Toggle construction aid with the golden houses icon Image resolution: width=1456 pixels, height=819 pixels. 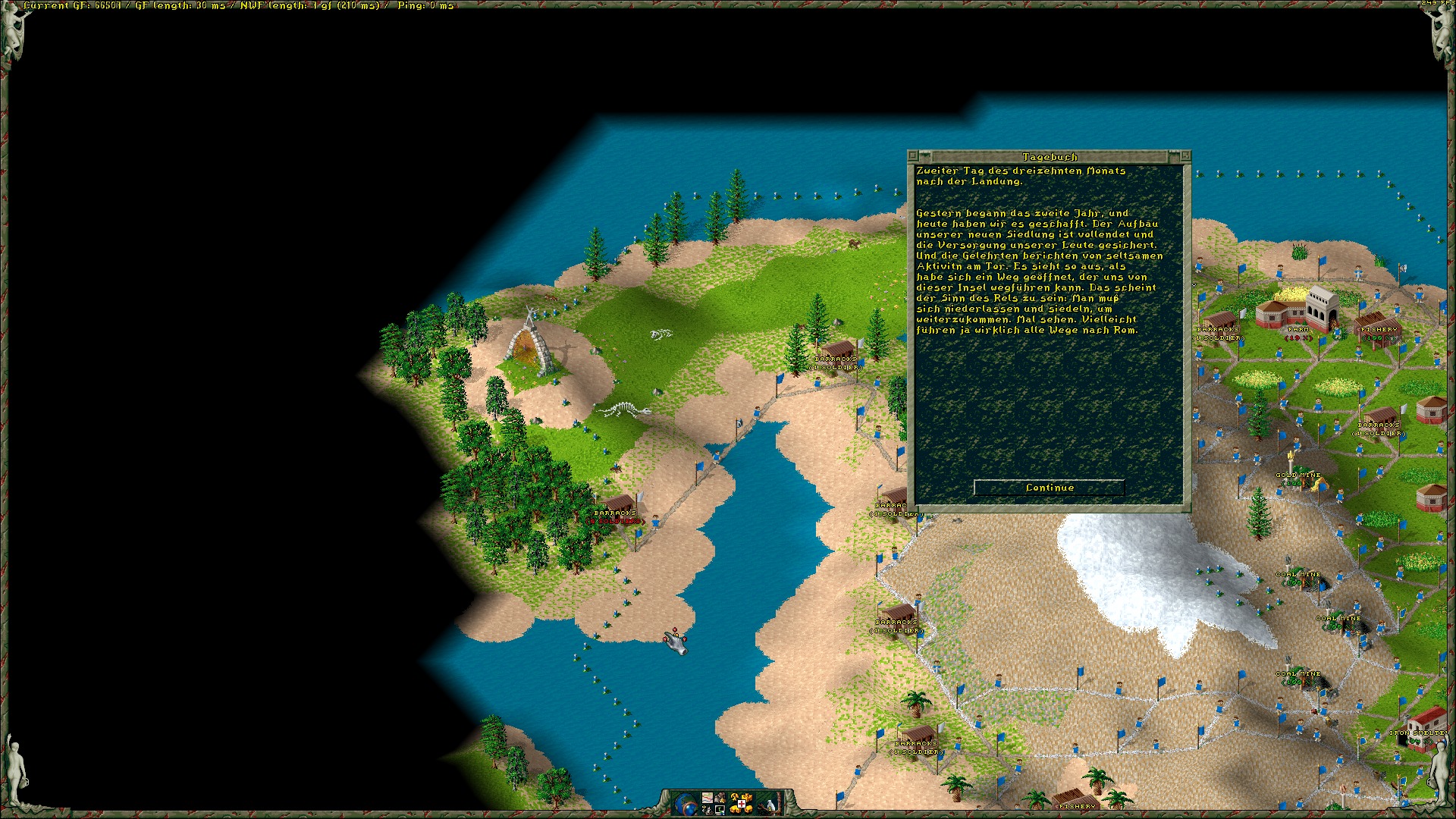click(742, 804)
